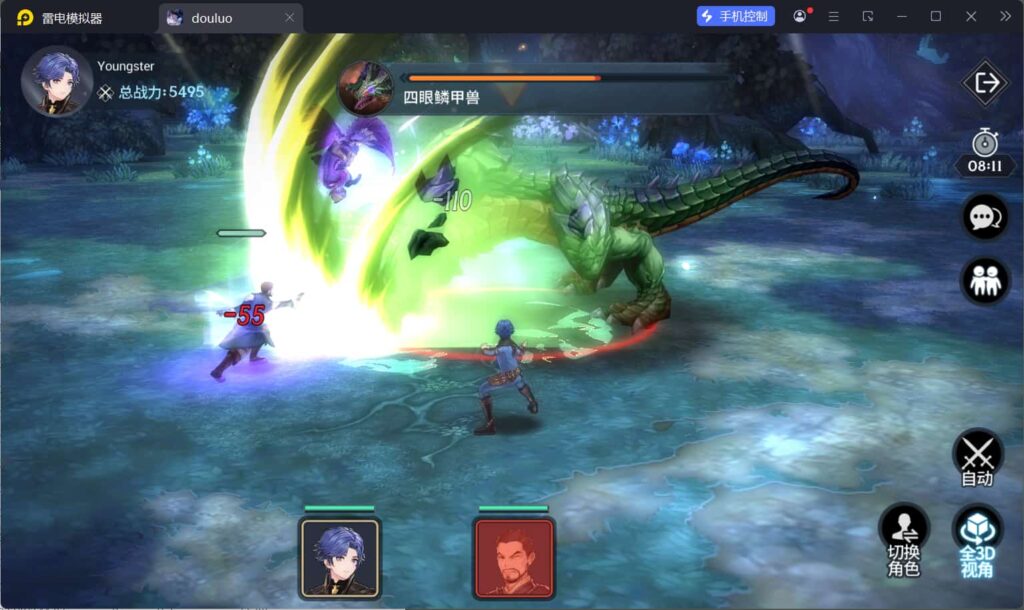Exit the battle via the door arrow icon

[x=985, y=83]
